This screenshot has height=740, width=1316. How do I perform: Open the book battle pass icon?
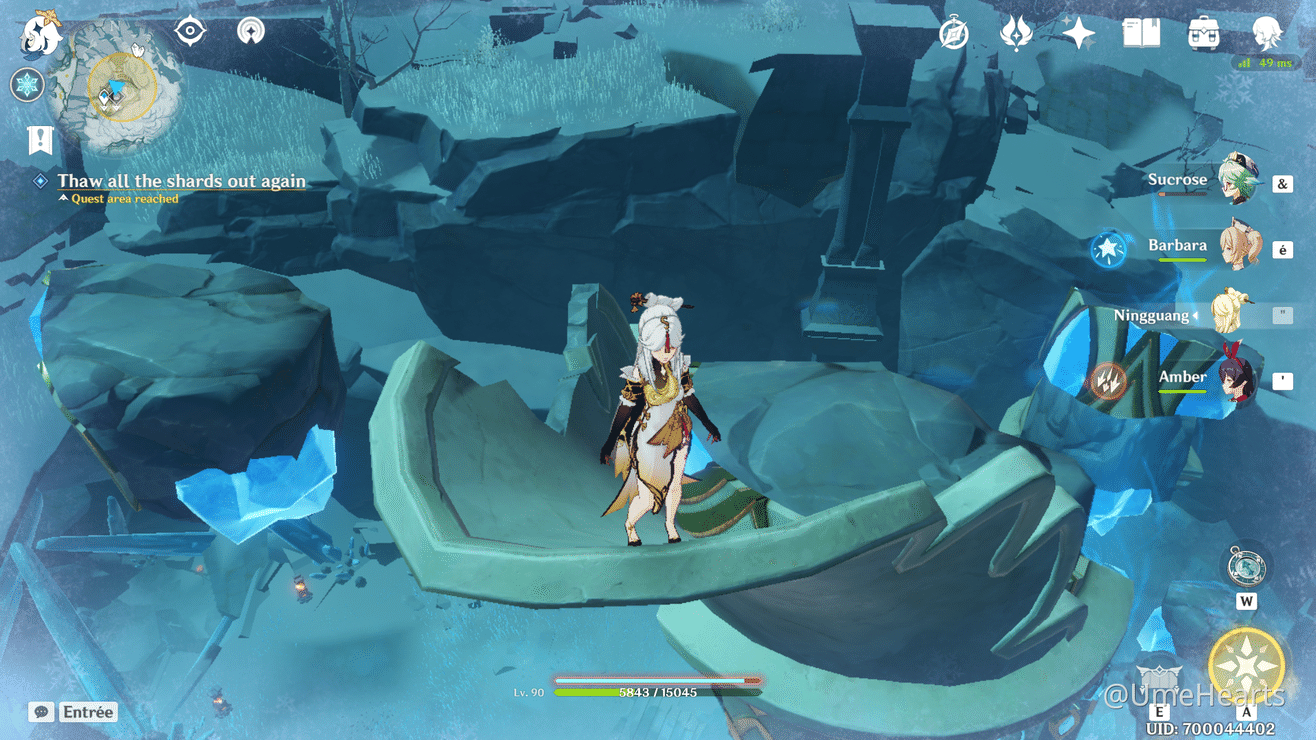click(x=1141, y=34)
